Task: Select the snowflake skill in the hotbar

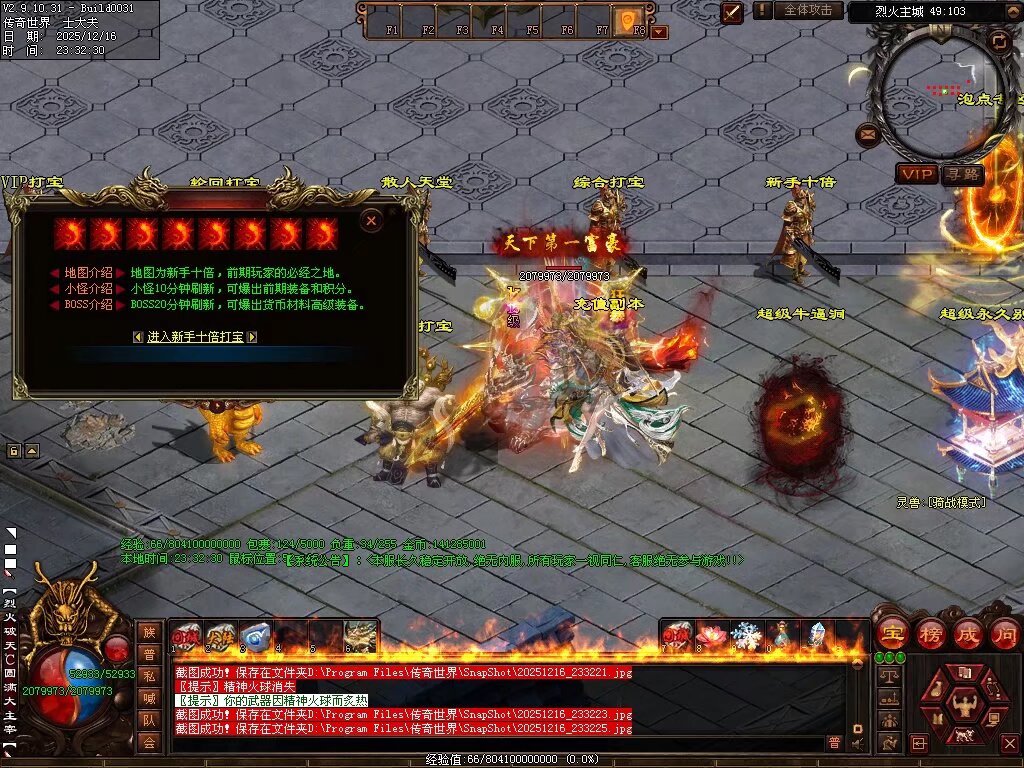Action: pyautogui.click(x=745, y=635)
